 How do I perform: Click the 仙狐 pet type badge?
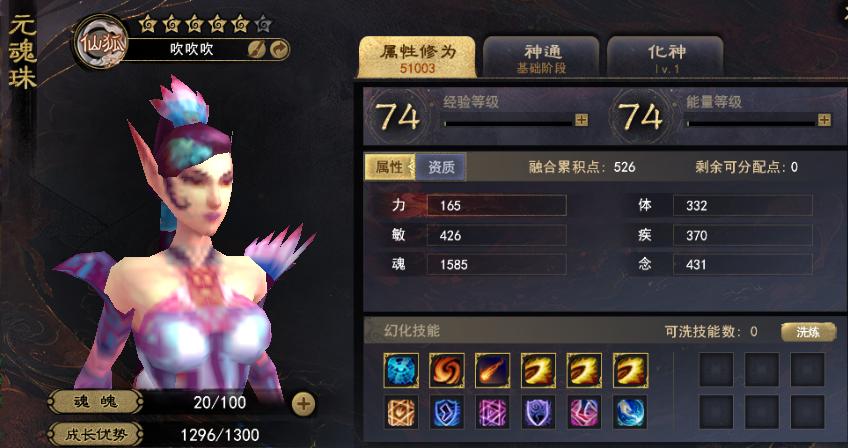click(x=100, y=42)
